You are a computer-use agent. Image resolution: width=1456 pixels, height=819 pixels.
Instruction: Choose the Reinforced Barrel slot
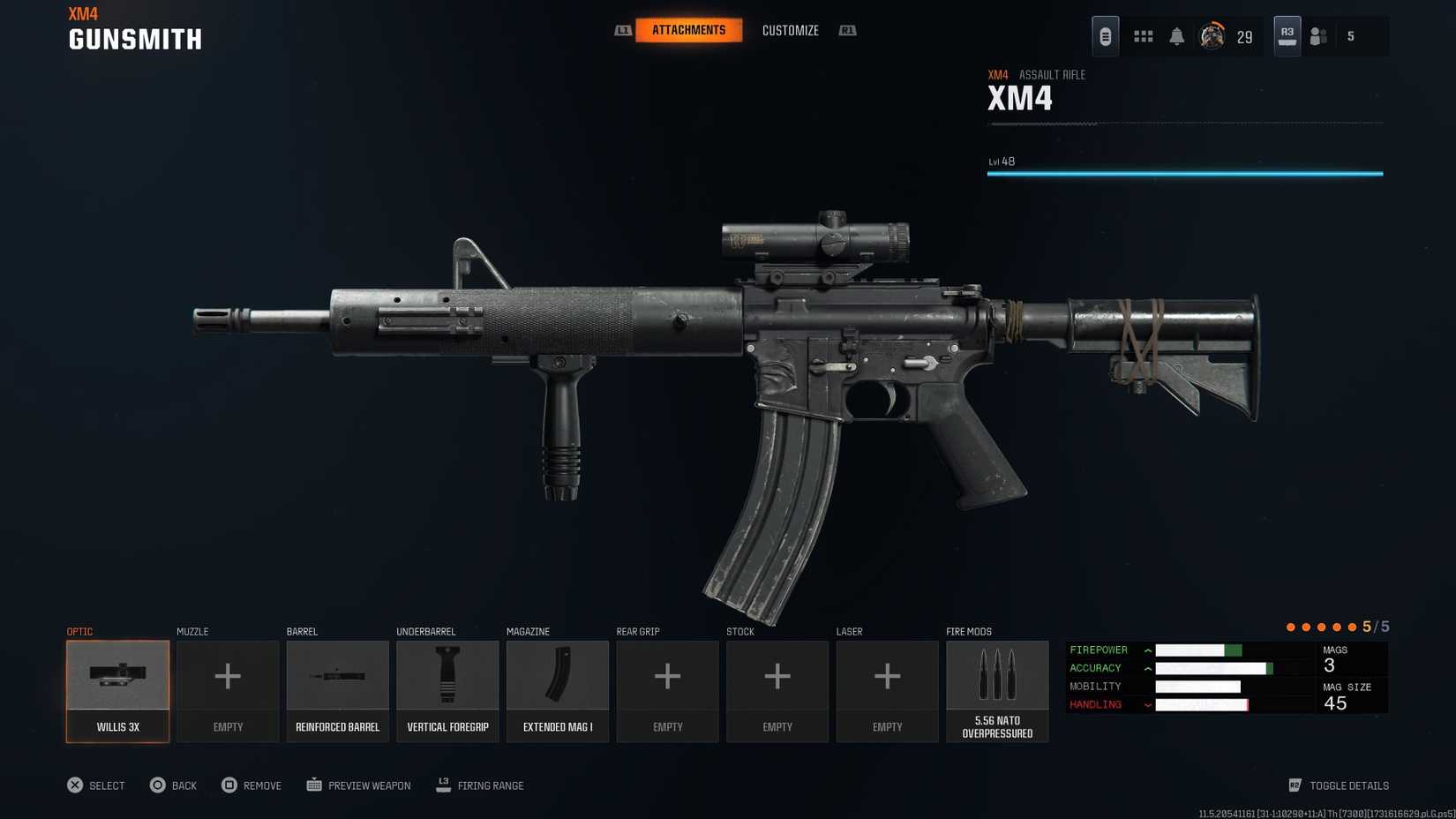point(337,691)
